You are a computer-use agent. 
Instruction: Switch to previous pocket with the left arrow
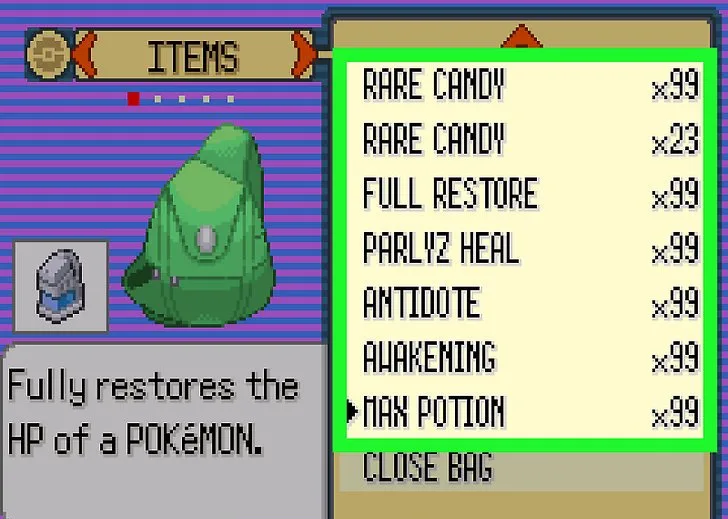85,56
